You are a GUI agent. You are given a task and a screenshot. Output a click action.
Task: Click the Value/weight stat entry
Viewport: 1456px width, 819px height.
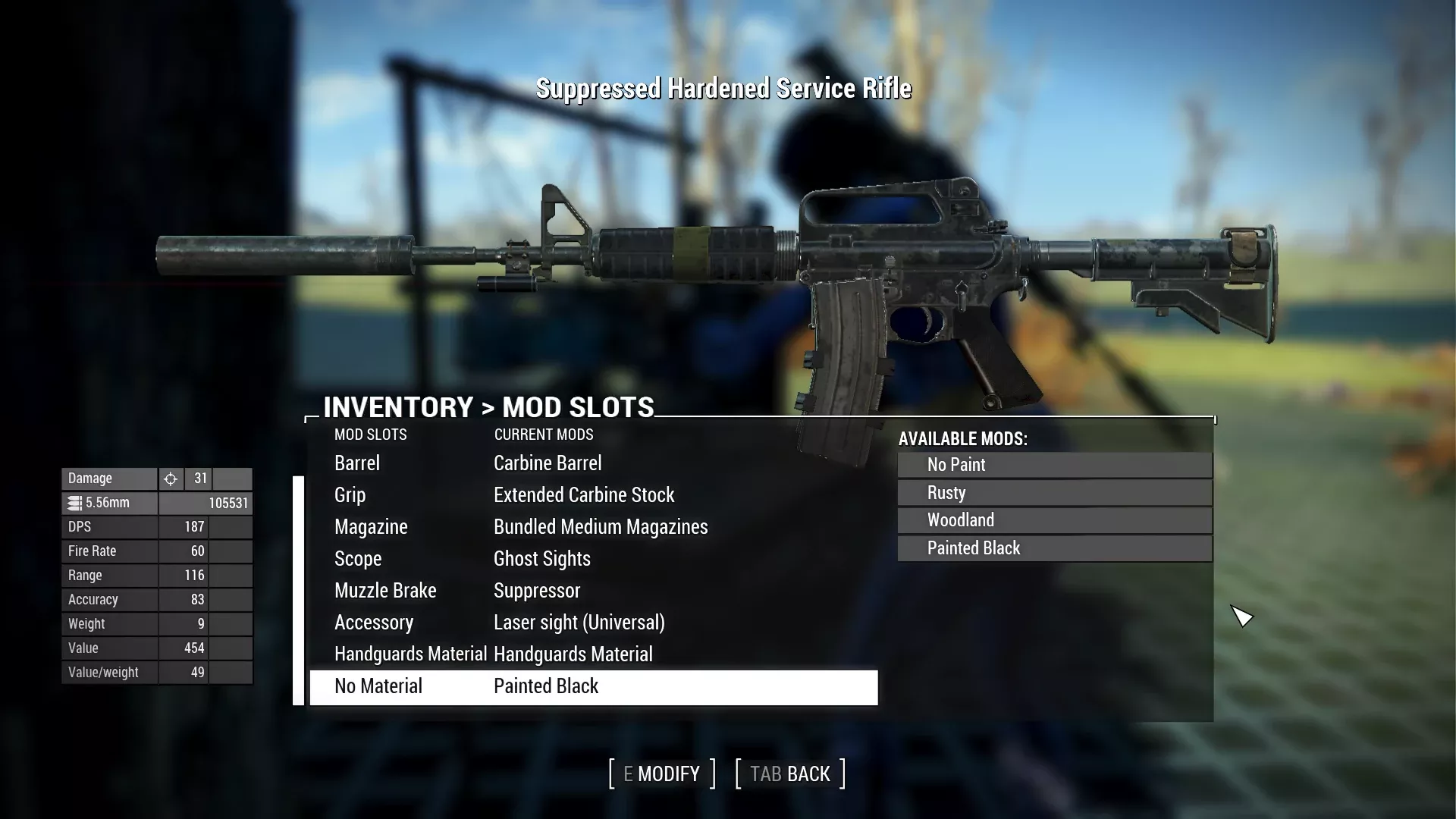coord(114,672)
